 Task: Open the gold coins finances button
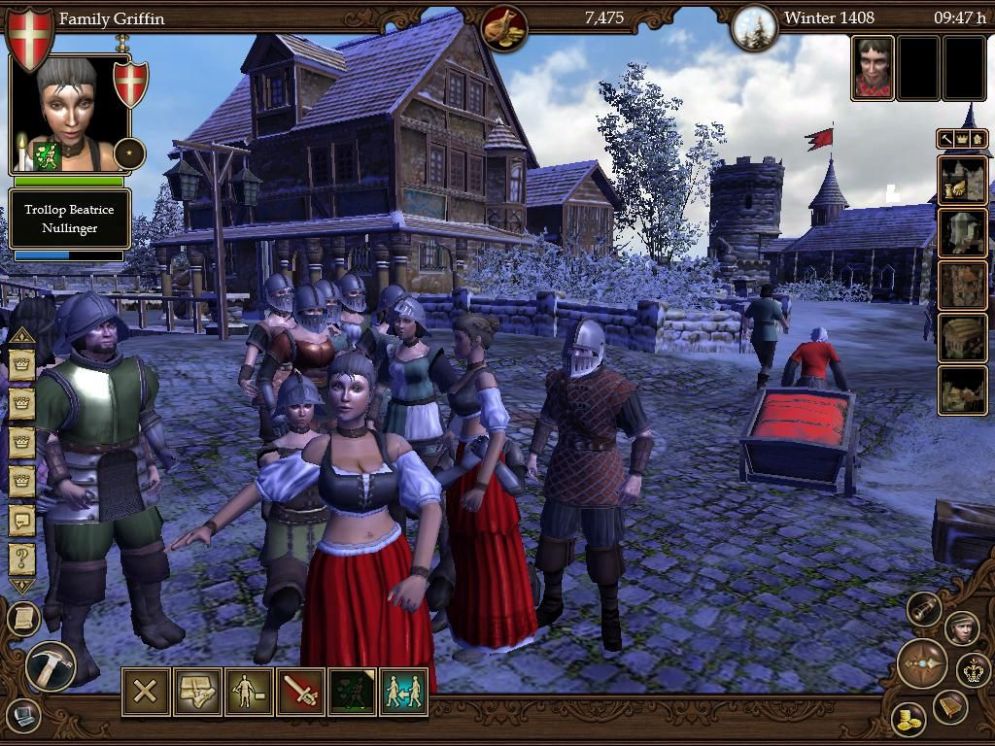(909, 718)
